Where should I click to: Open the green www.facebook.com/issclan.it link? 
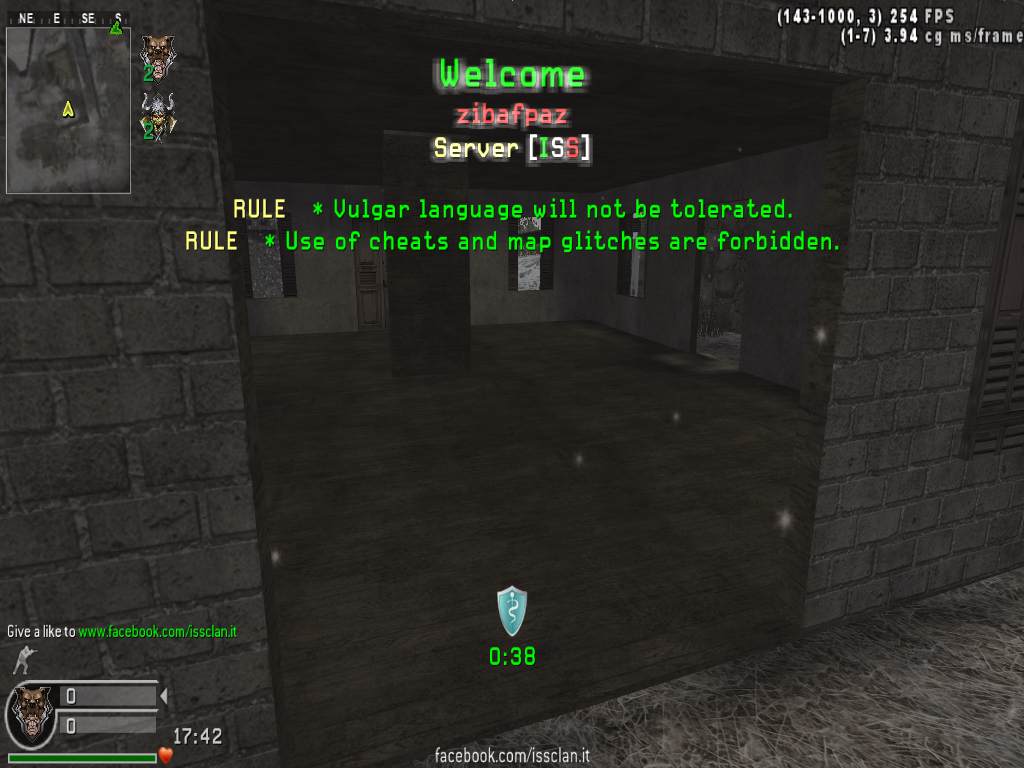[x=158, y=632]
